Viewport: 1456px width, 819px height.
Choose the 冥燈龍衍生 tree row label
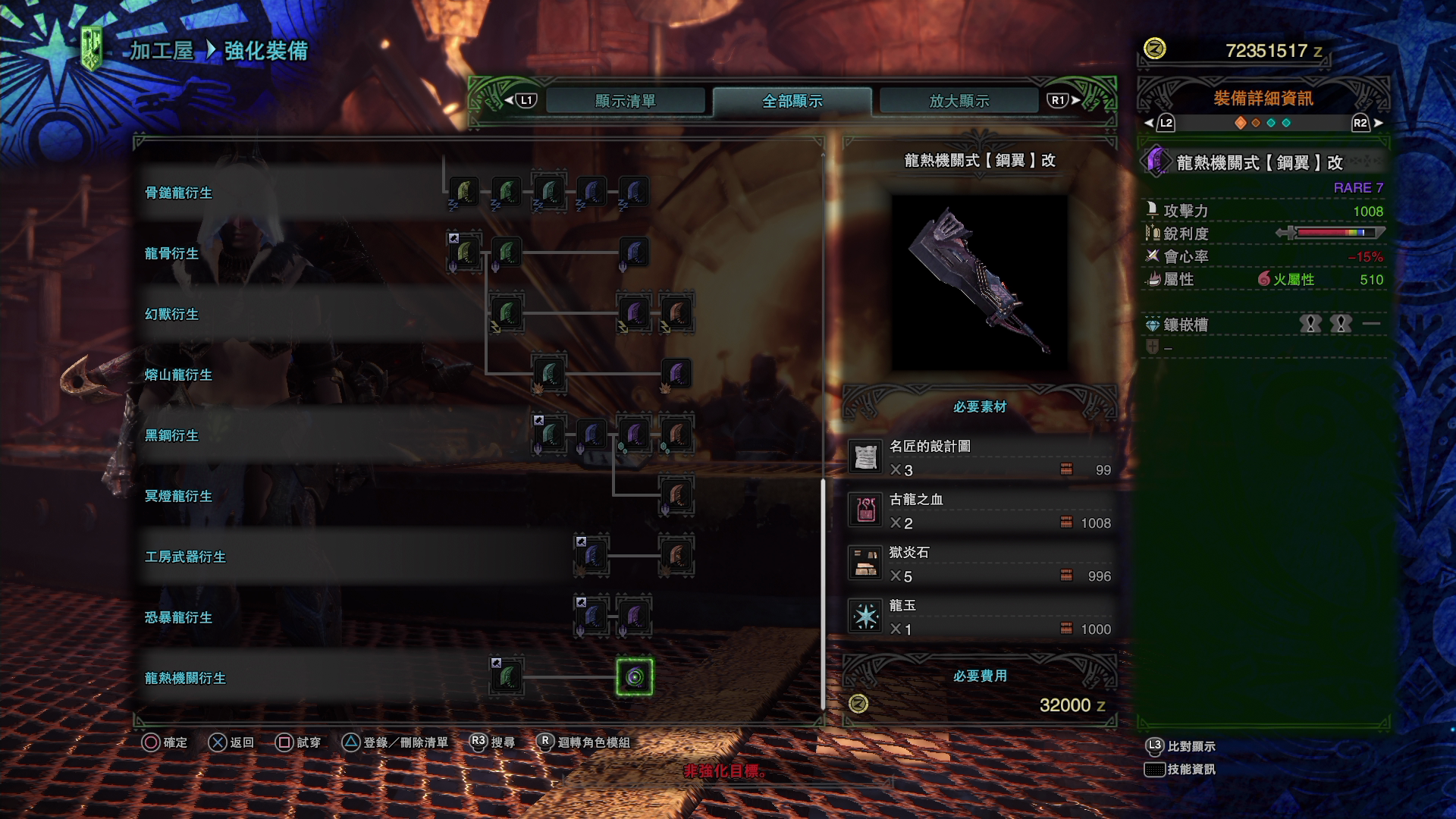tap(178, 496)
